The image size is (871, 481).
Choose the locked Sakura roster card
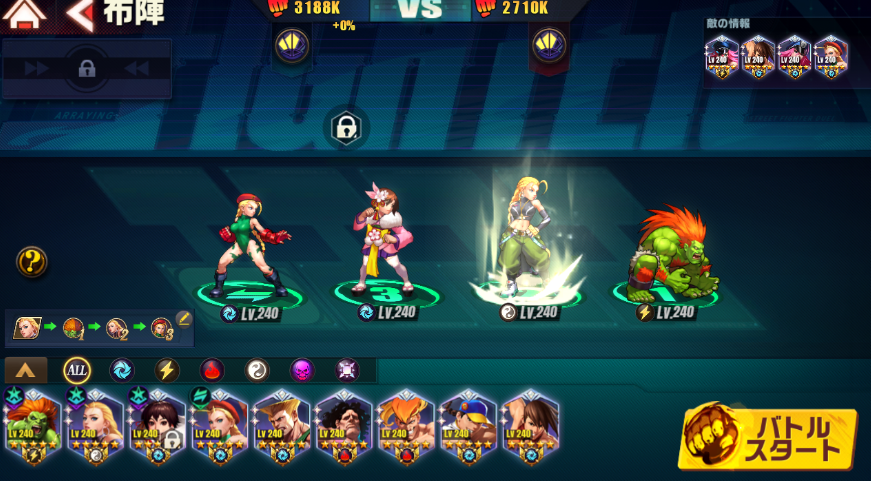pos(157,427)
